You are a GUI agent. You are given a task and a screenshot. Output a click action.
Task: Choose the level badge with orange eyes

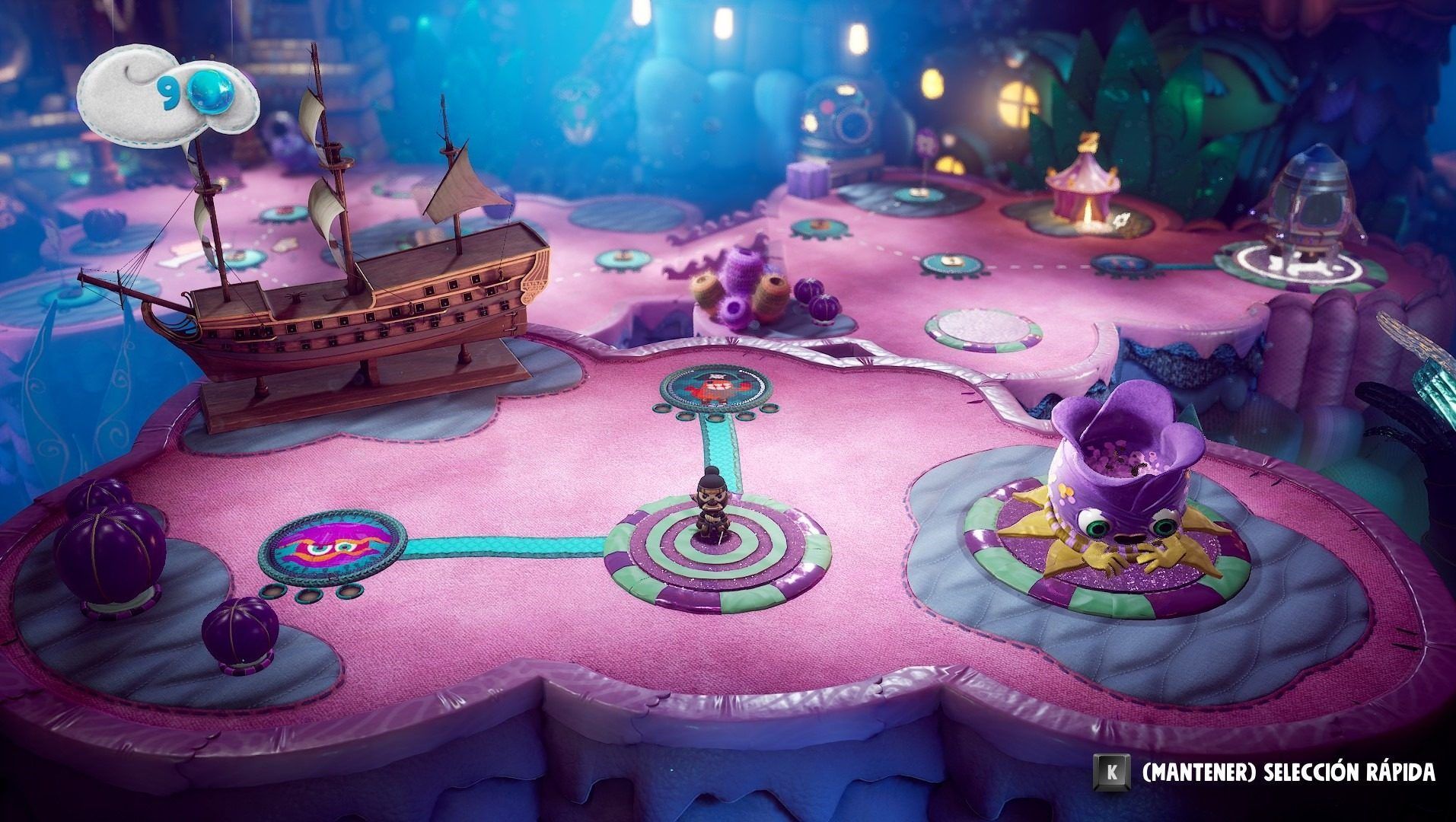[332, 546]
